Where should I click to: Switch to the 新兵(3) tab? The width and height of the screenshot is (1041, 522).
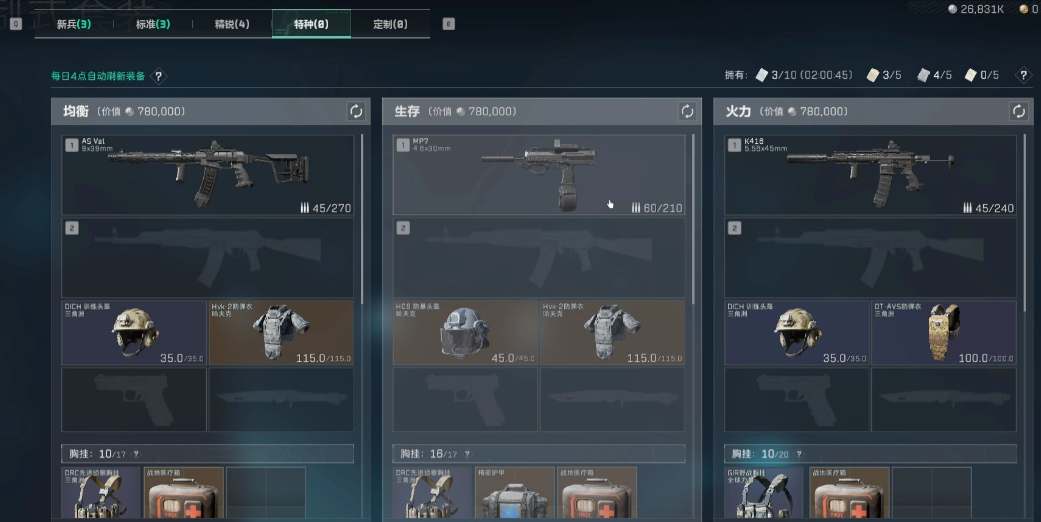(73, 24)
